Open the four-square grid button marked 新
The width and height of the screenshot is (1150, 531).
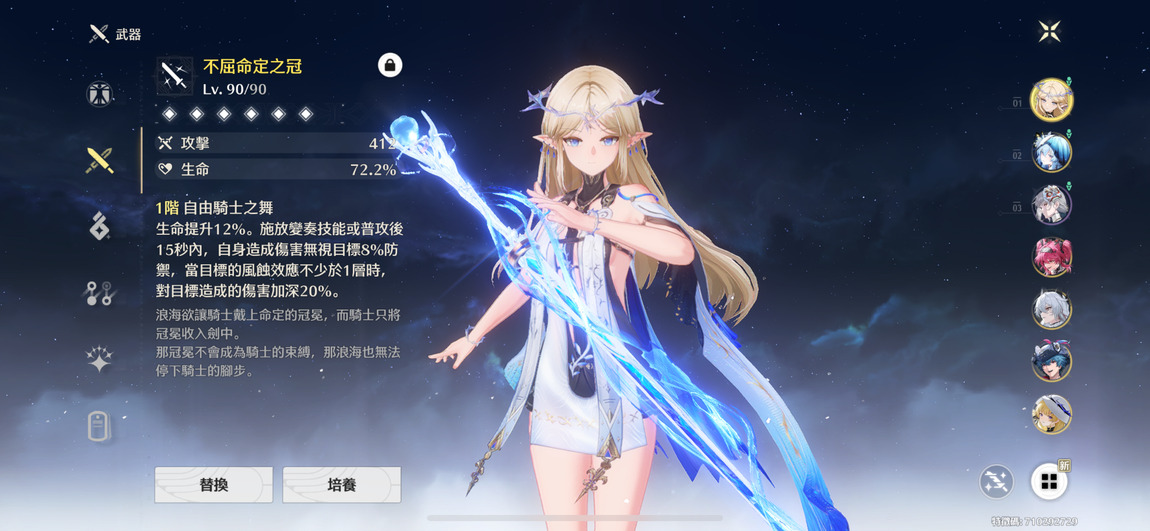[1048, 482]
